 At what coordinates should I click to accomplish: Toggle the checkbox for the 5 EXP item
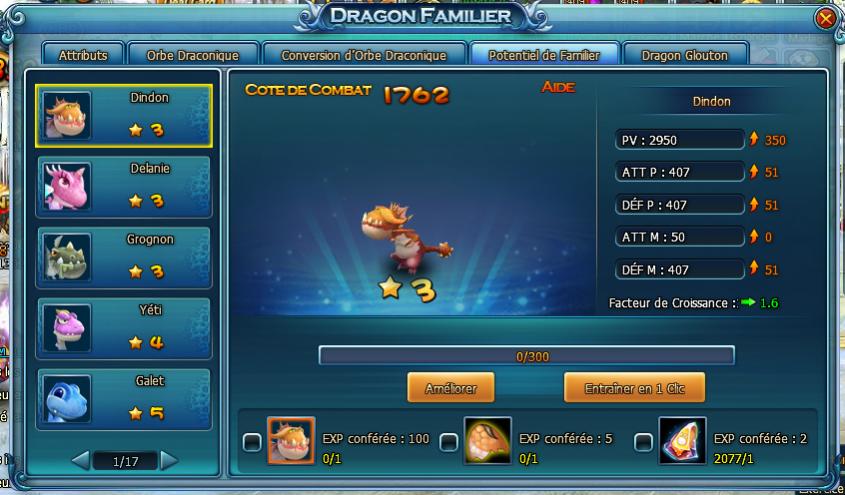(x=449, y=441)
